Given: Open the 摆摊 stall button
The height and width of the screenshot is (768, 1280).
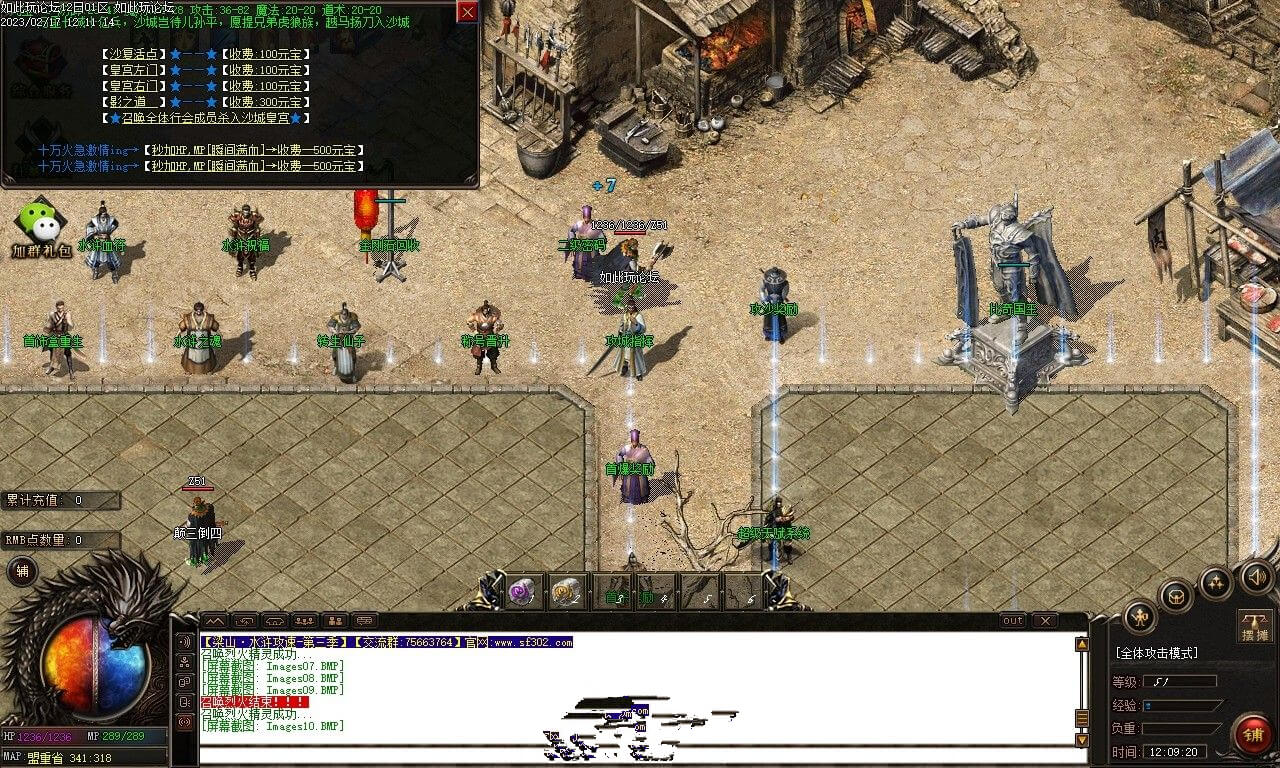Looking at the screenshot, I should pyautogui.click(x=1254, y=625).
